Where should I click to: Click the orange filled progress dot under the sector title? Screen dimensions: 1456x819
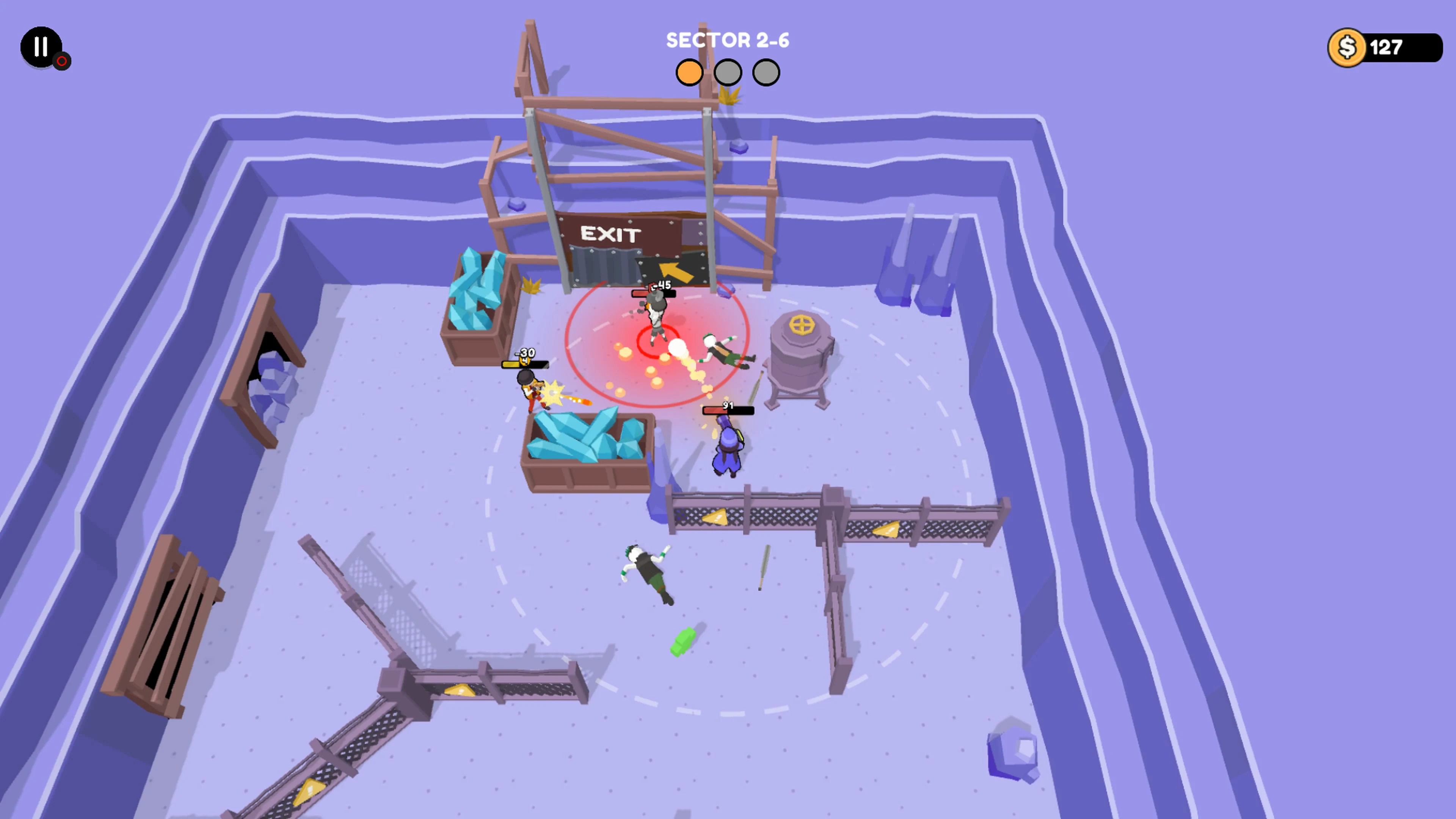click(690, 72)
